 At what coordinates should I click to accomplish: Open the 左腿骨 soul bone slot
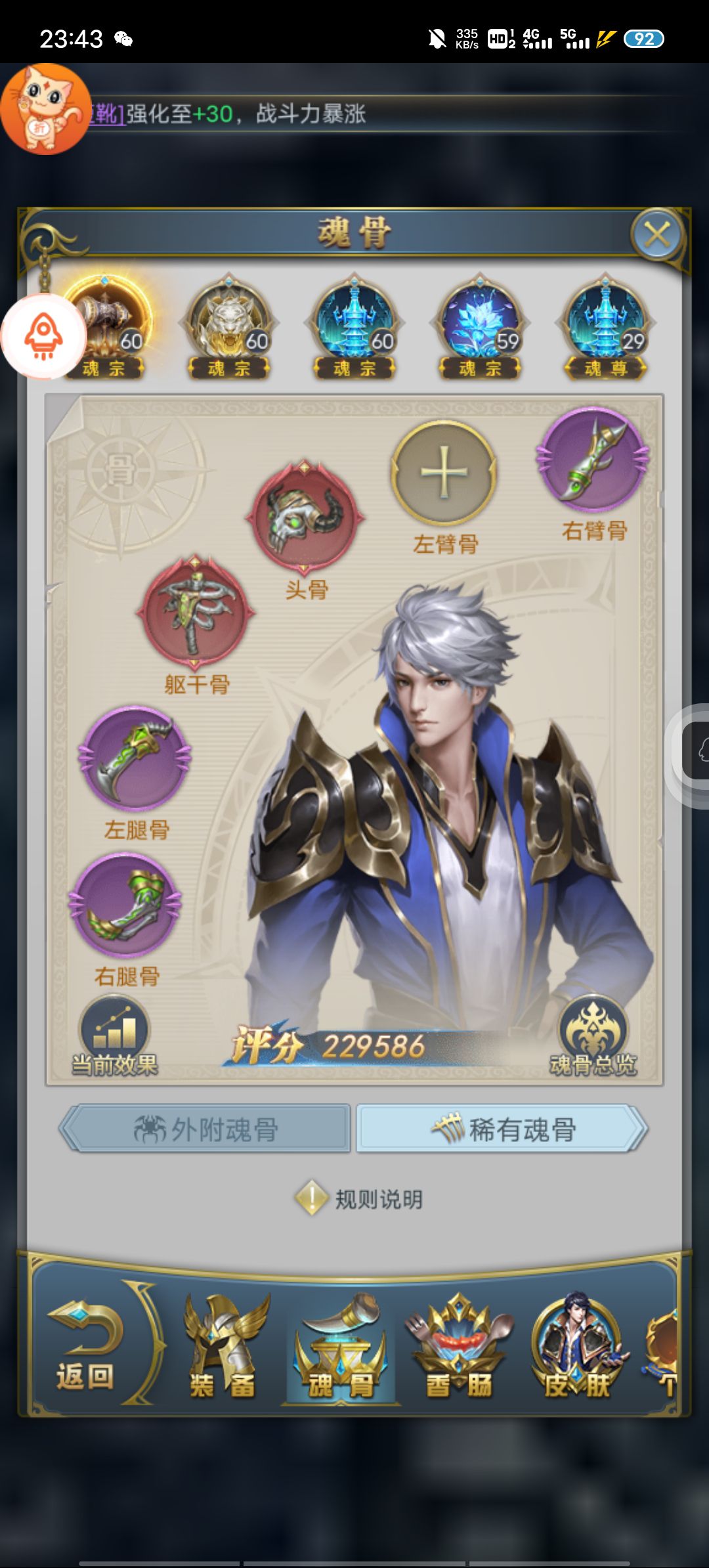135,759
